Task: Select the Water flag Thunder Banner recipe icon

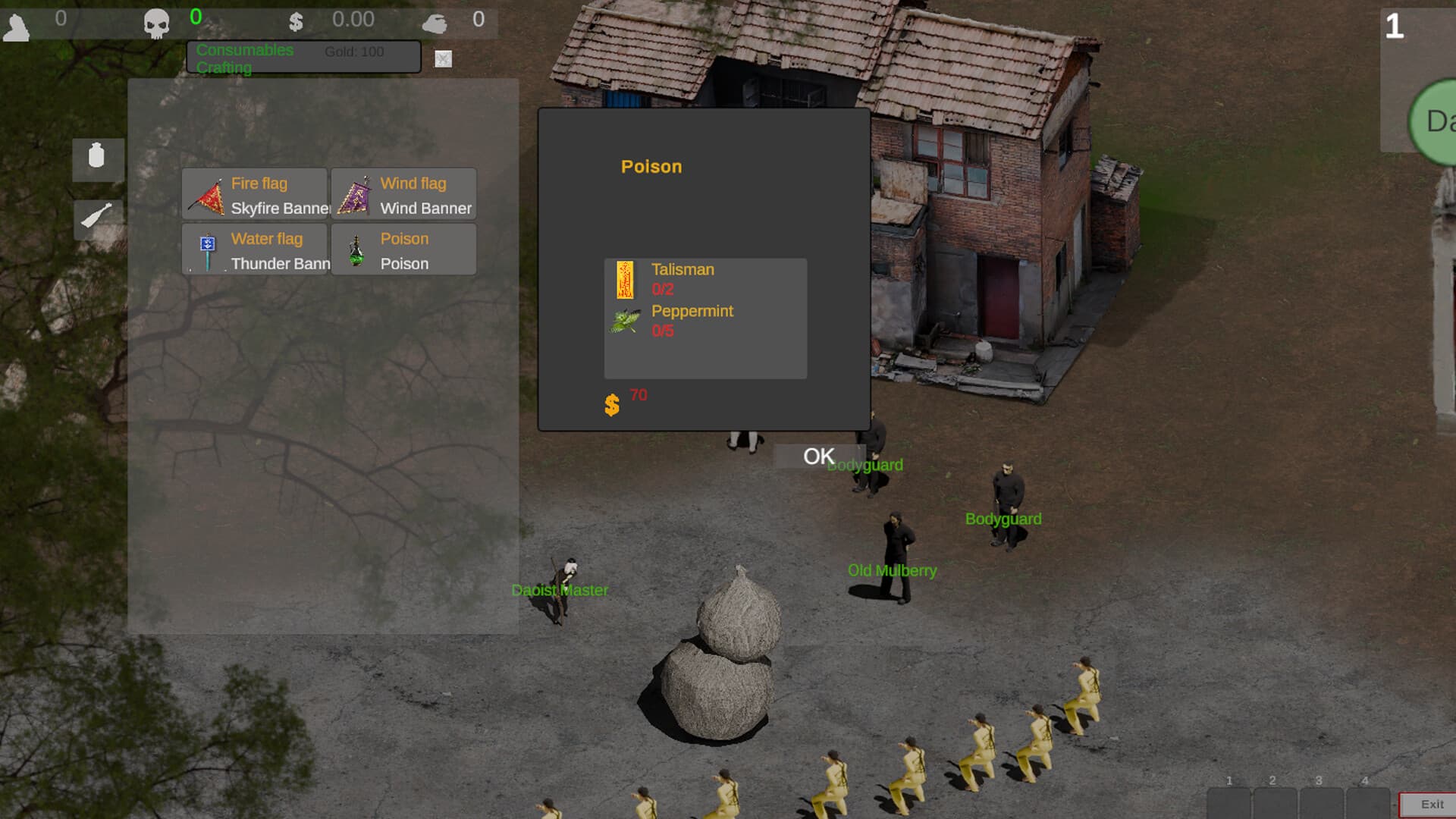Action: pos(206,249)
